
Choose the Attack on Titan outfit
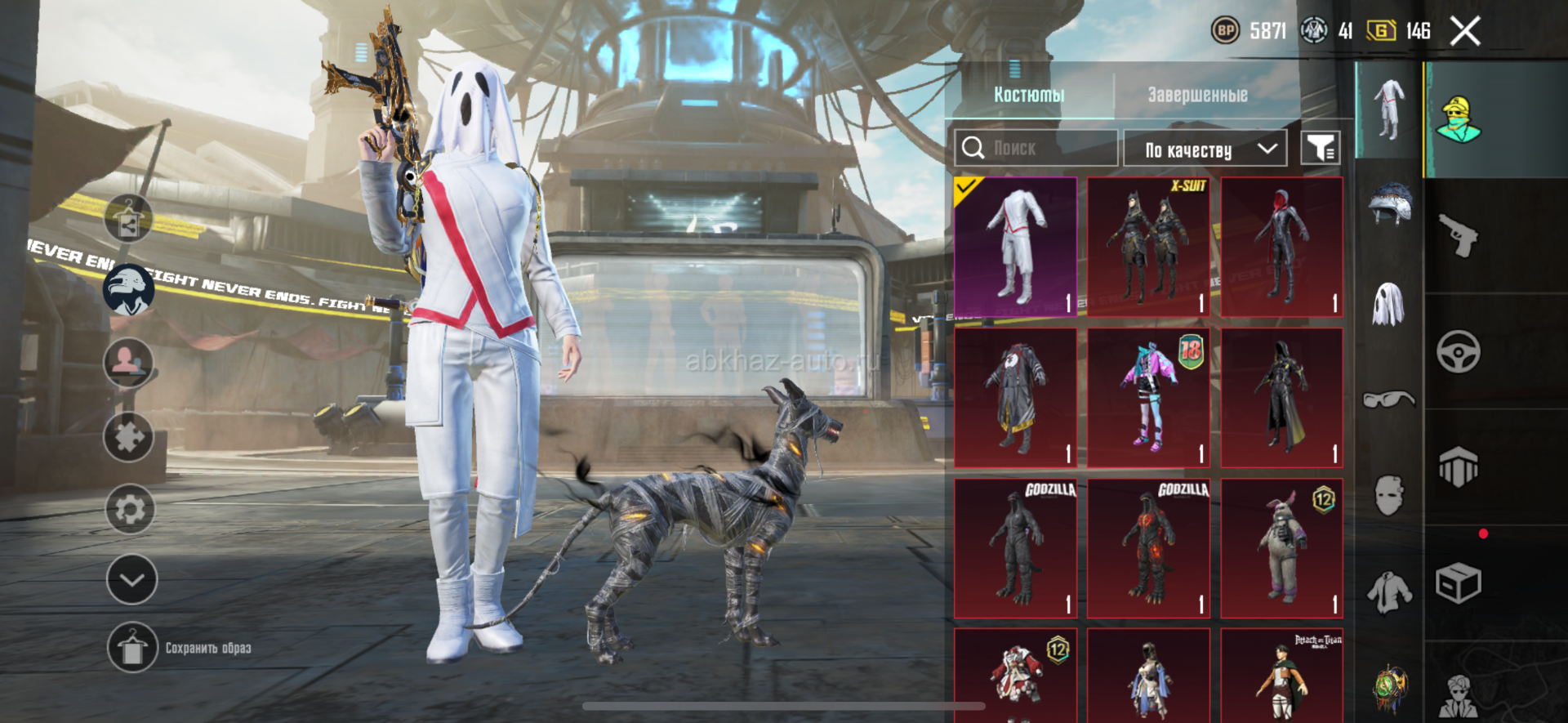(x=1282, y=676)
